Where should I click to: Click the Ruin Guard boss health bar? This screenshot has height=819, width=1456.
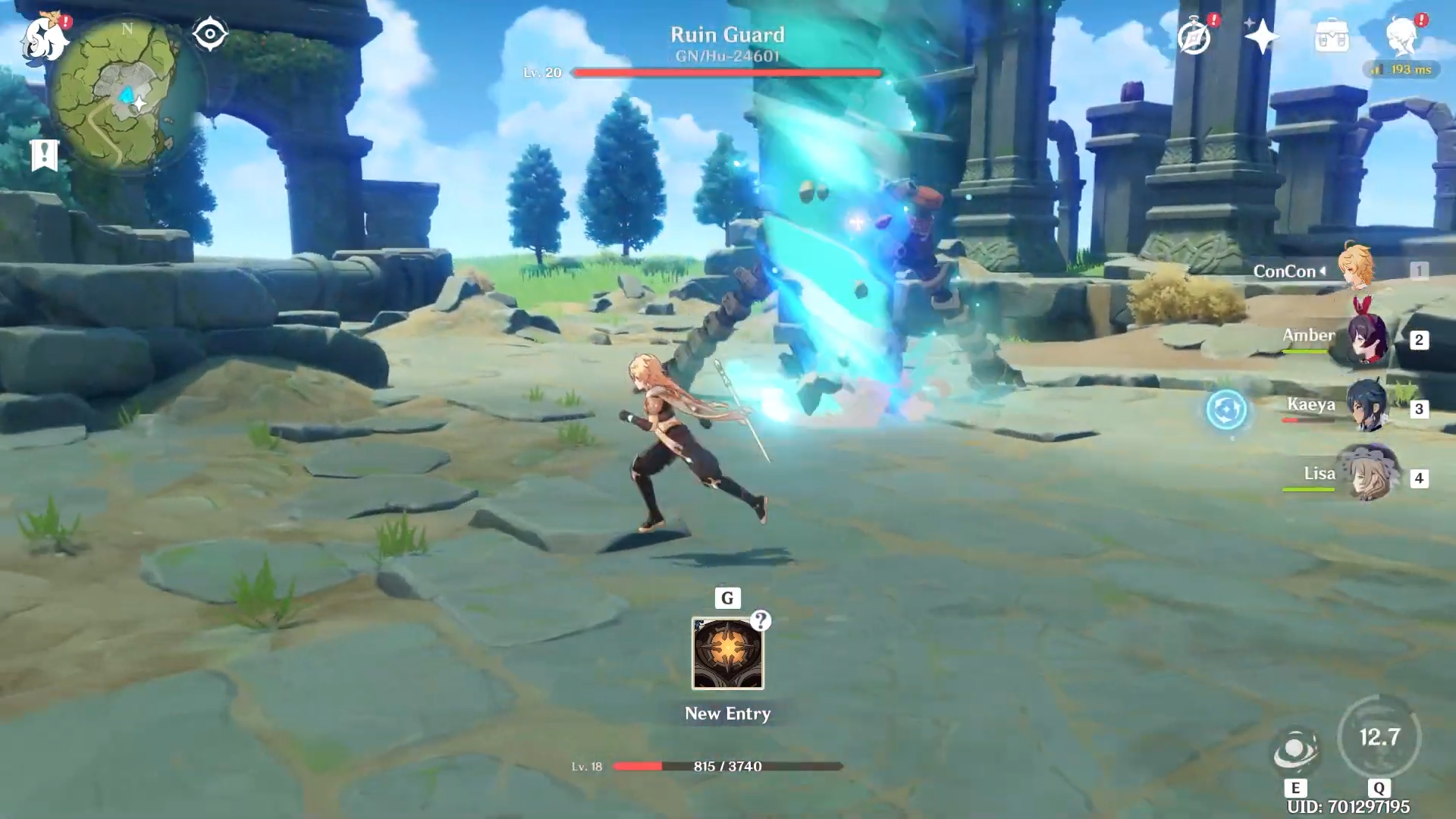[x=726, y=73]
